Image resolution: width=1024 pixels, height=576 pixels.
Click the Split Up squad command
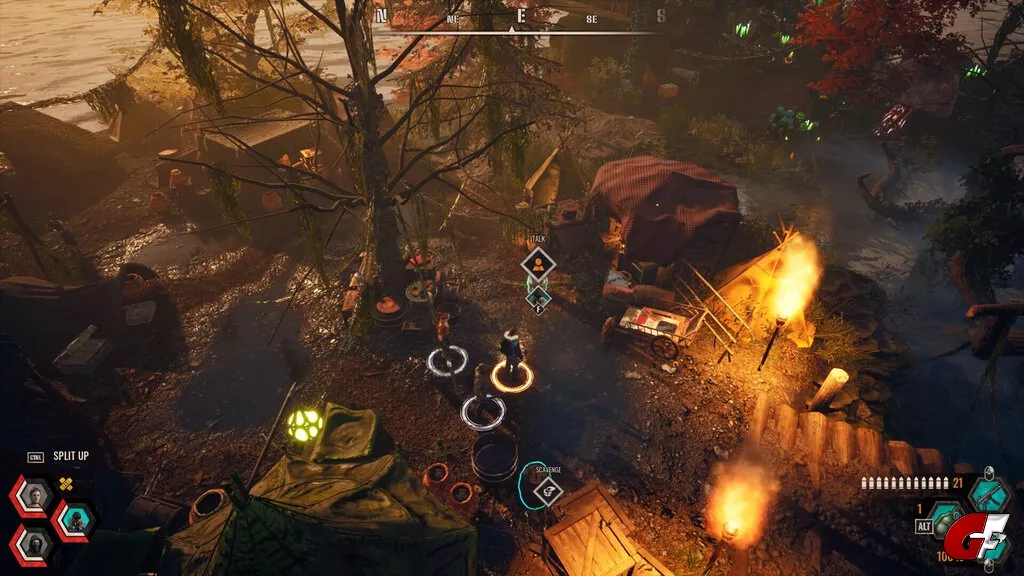70,456
